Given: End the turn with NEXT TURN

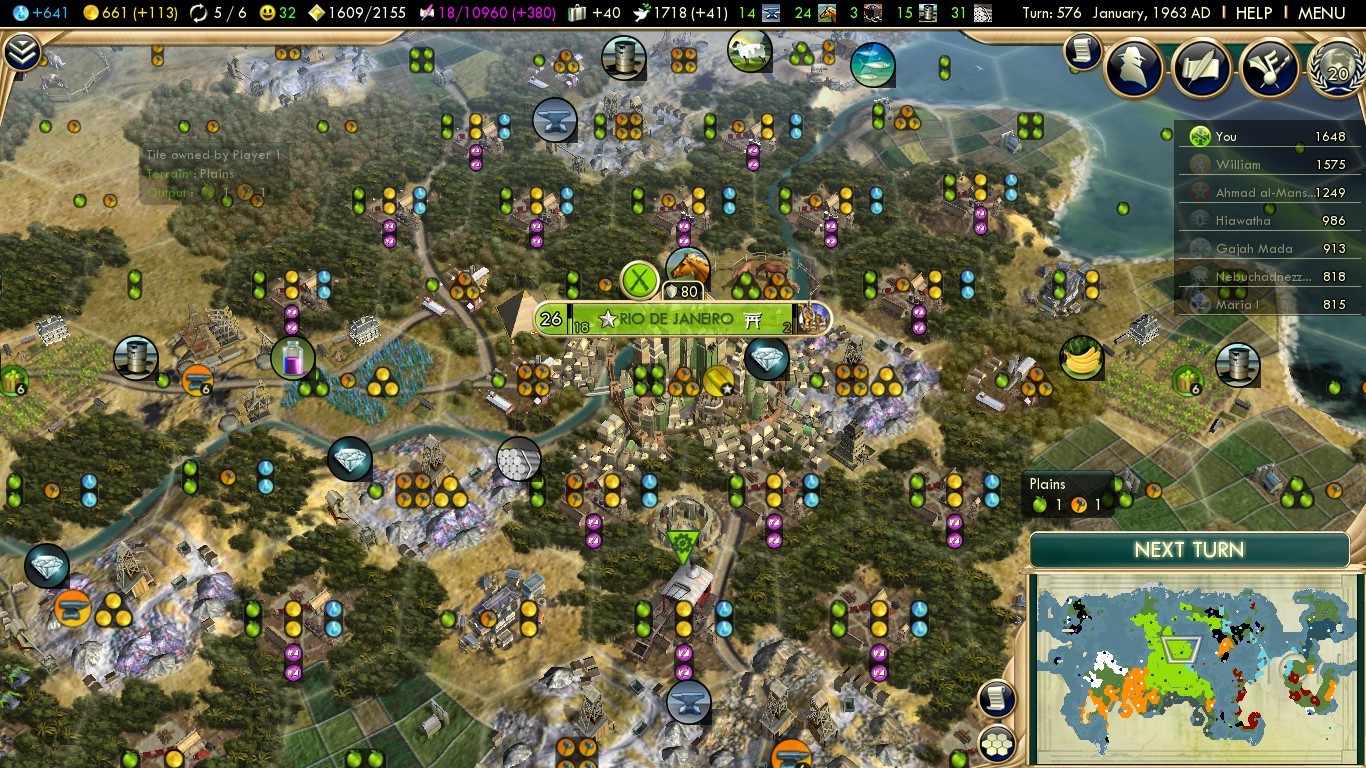Looking at the screenshot, I should (x=1189, y=550).
